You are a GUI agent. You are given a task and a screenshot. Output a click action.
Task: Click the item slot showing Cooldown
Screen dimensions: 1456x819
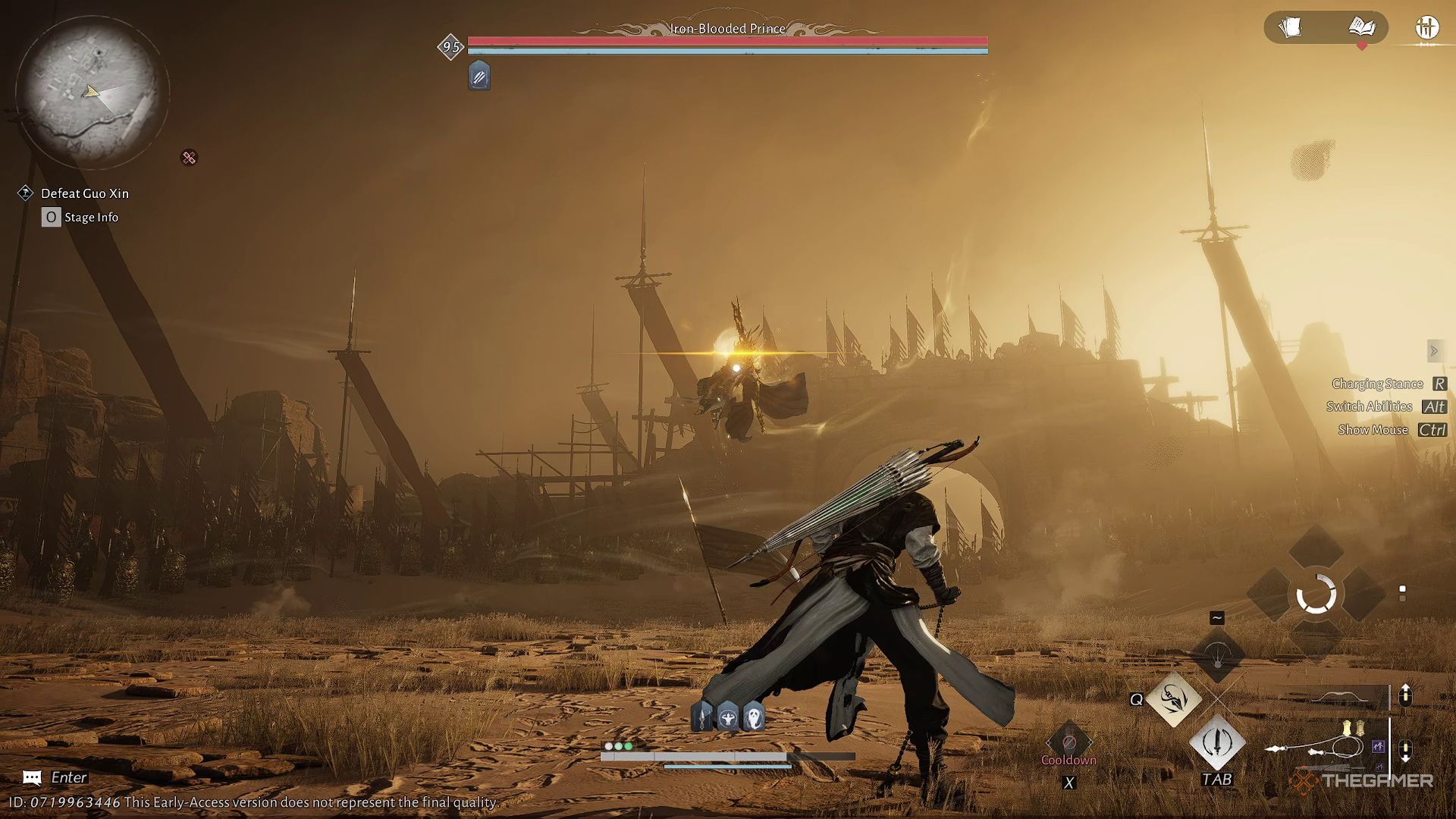(x=1068, y=743)
